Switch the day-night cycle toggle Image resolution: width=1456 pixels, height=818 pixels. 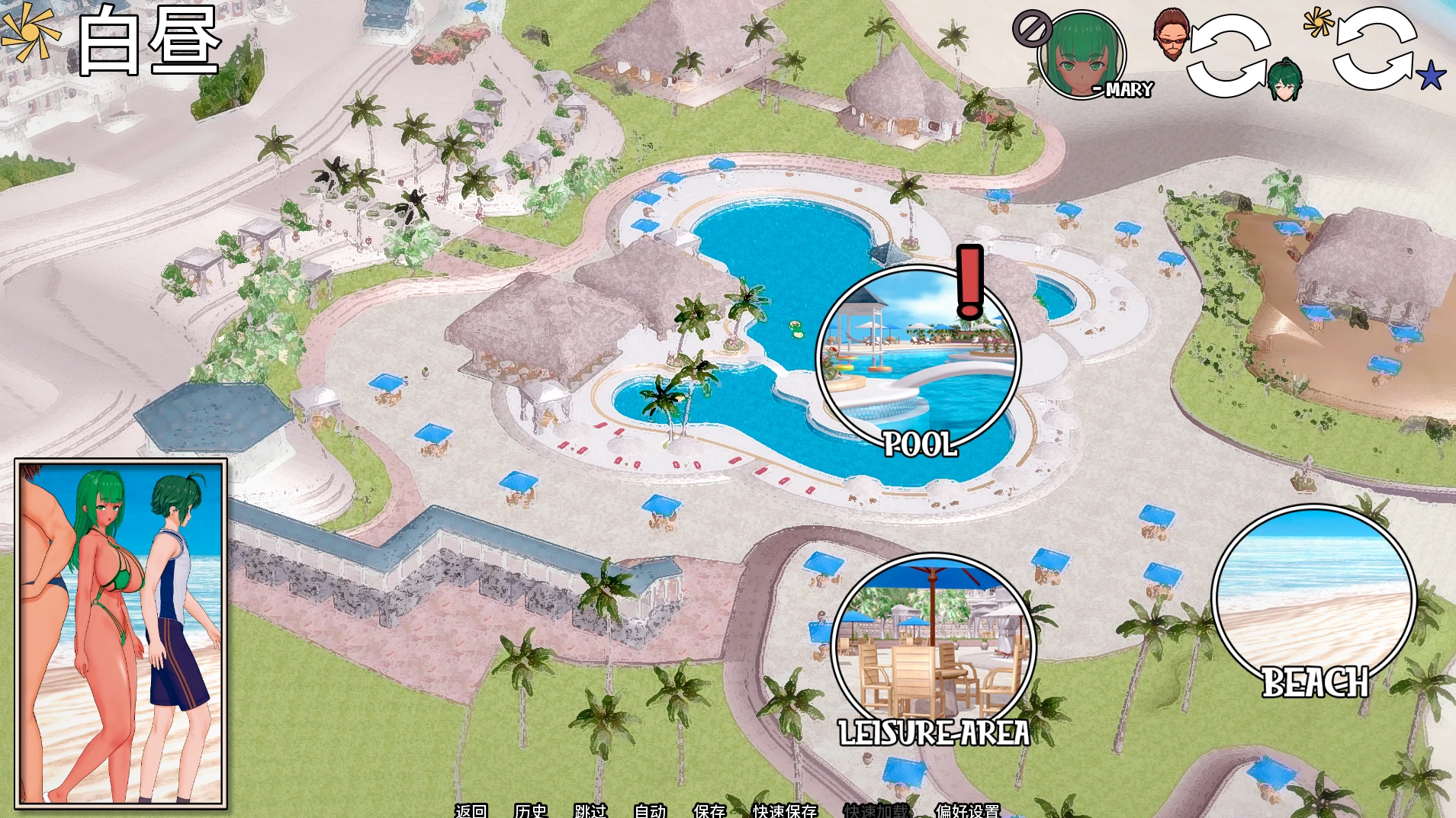(x=1374, y=53)
